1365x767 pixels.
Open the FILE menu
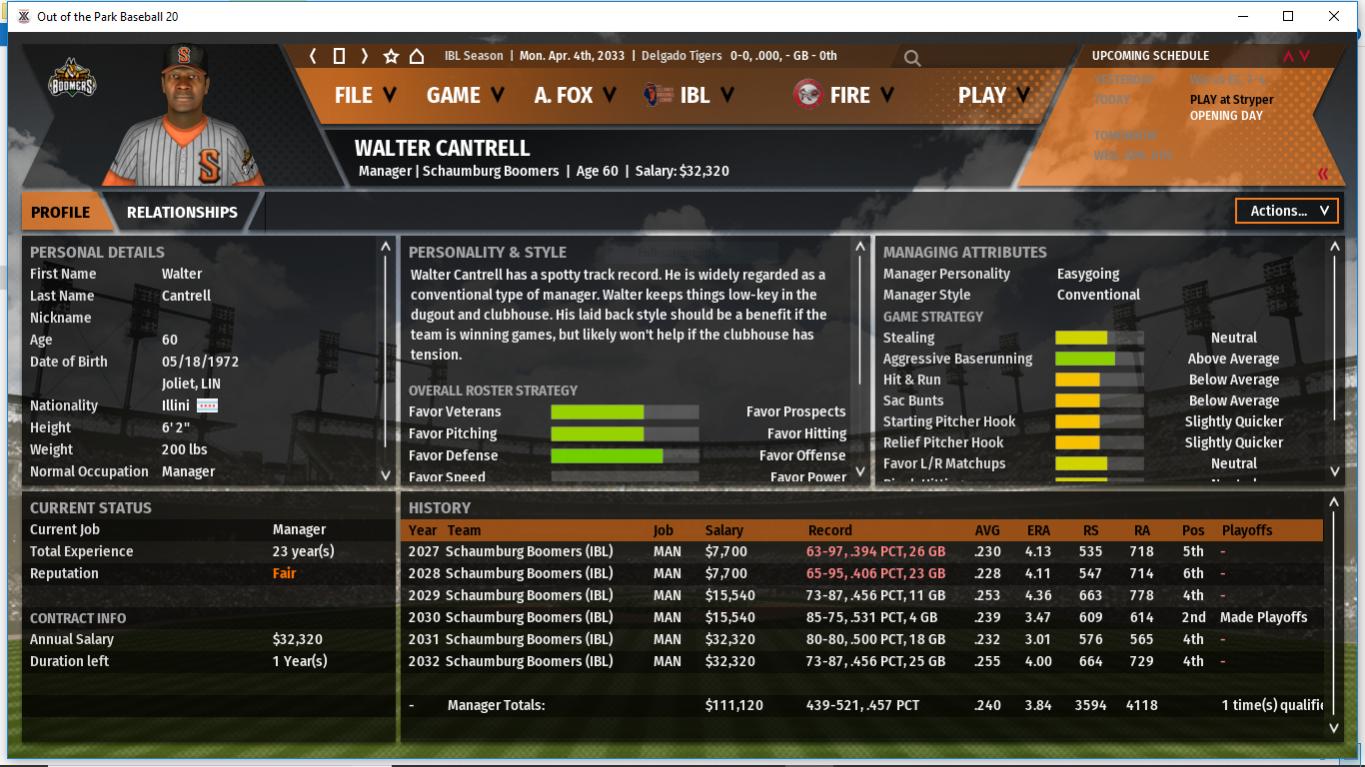[364, 95]
